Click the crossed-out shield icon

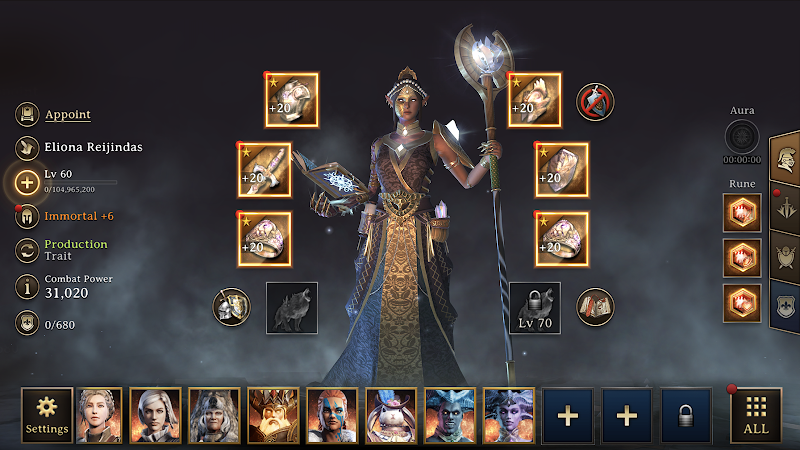pos(595,101)
